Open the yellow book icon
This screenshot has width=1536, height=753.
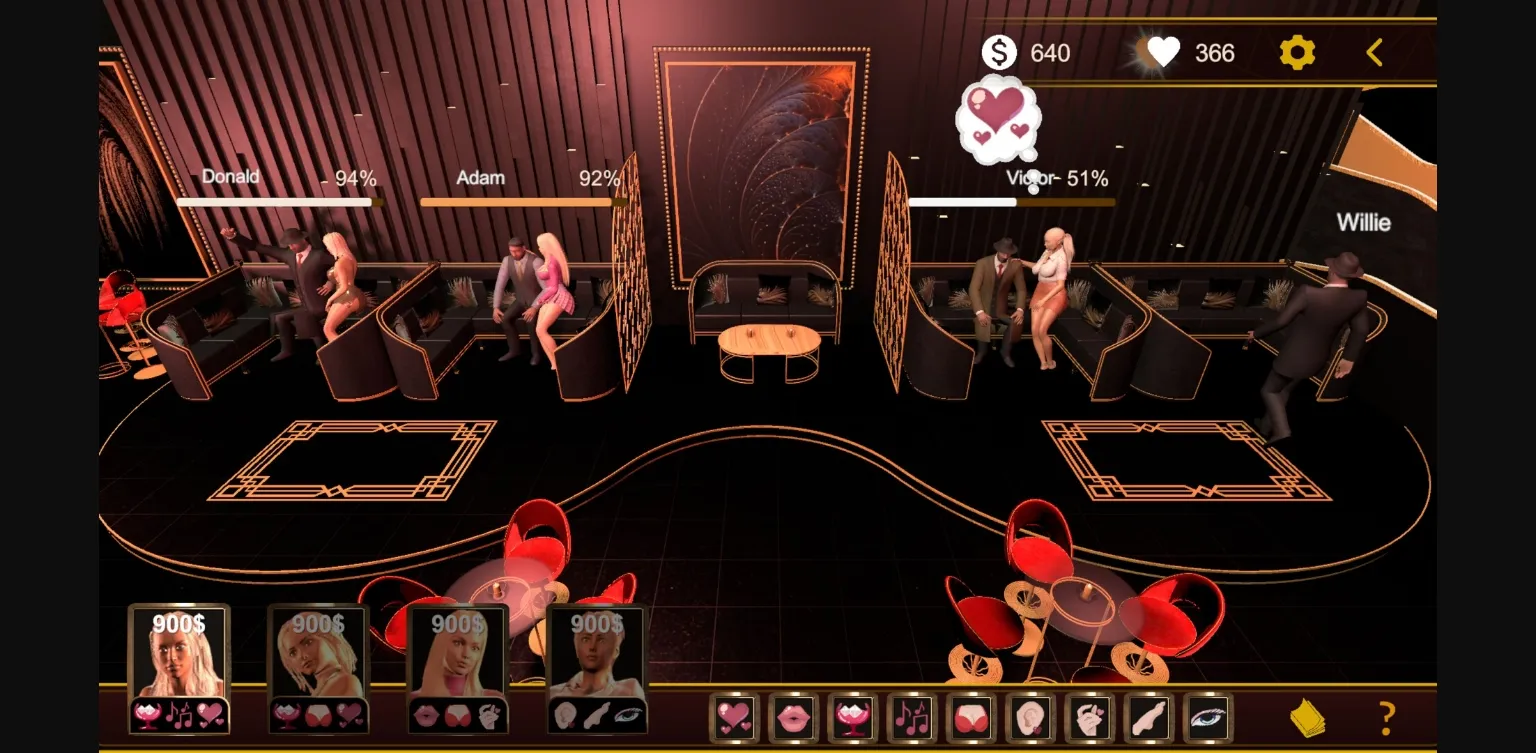[x=1308, y=718]
